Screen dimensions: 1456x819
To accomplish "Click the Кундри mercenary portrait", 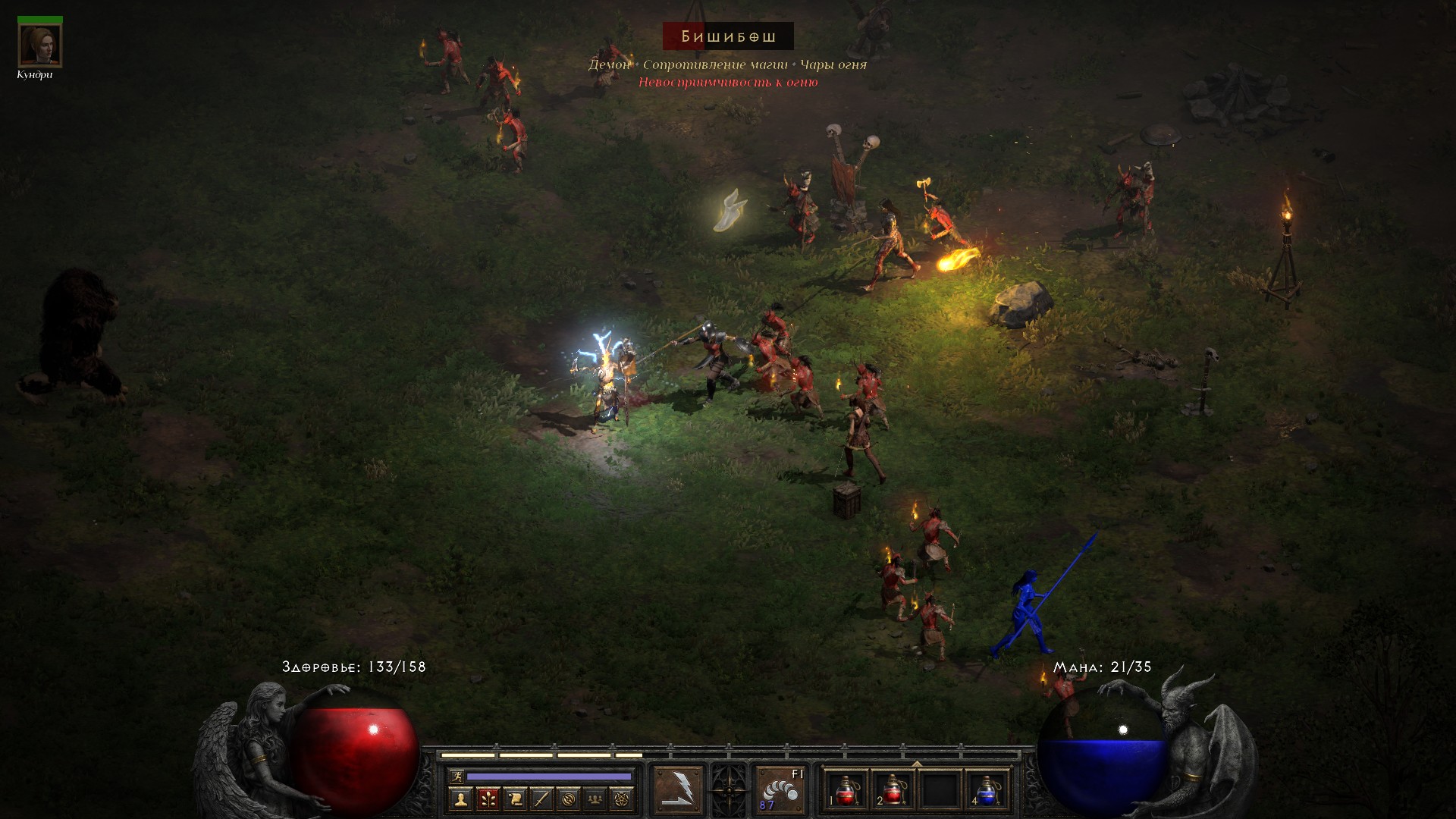I will click(39, 45).
